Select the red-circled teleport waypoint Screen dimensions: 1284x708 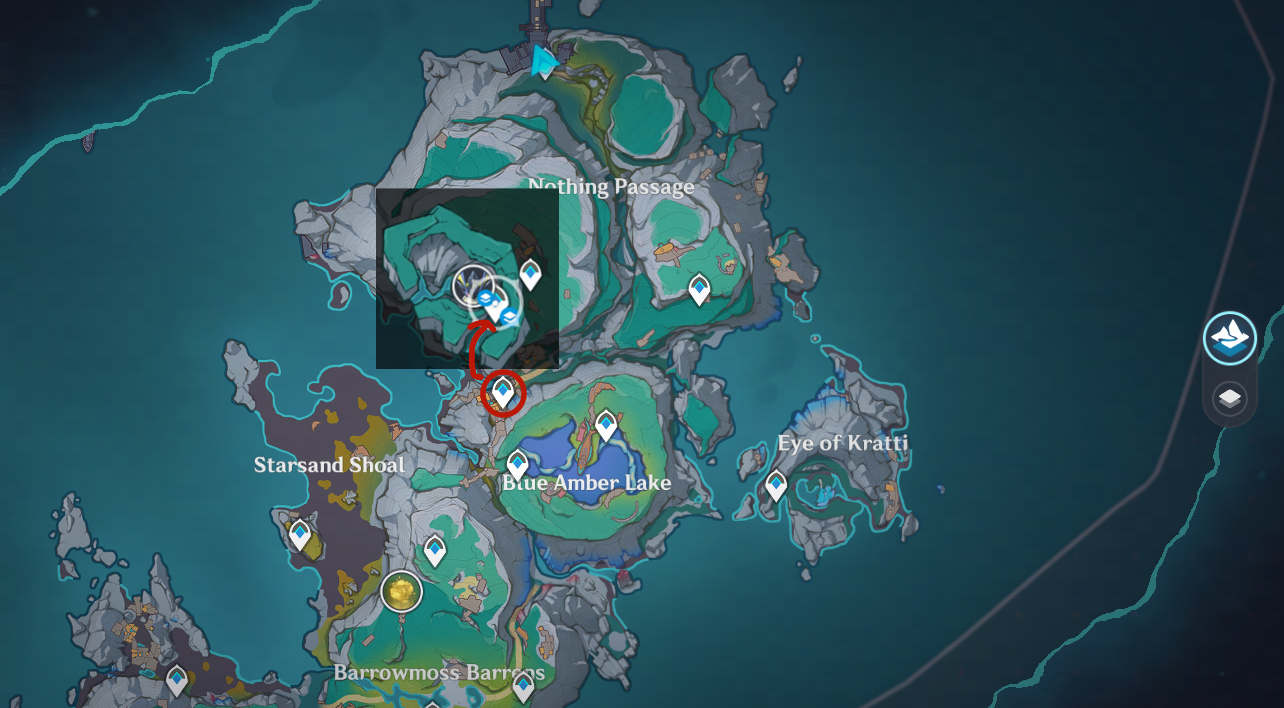(503, 392)
